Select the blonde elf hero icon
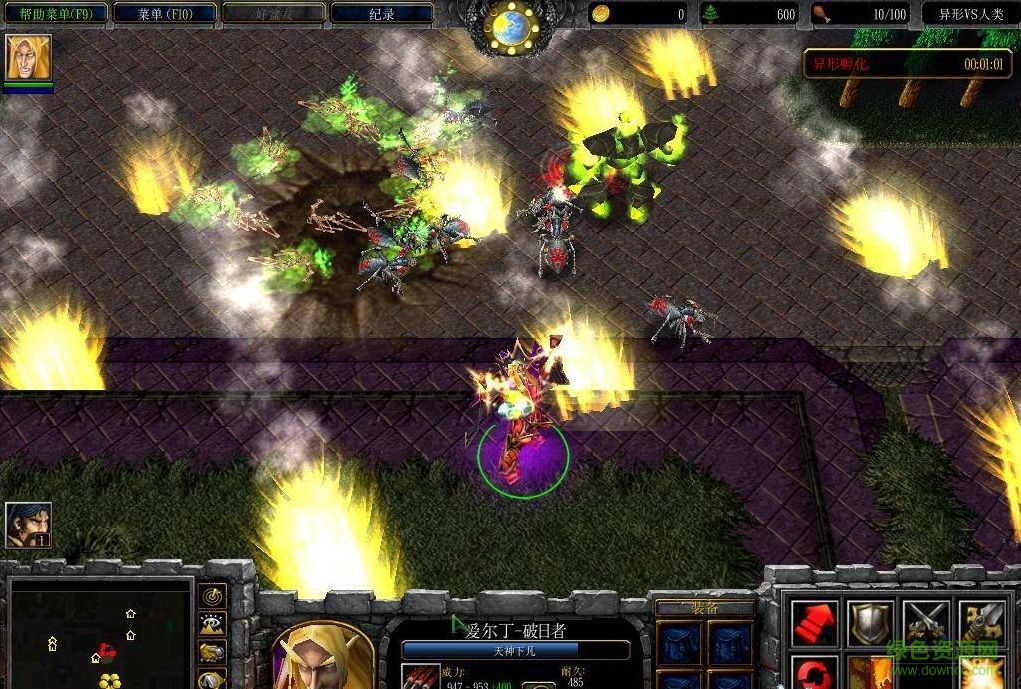 click(28, 58)
